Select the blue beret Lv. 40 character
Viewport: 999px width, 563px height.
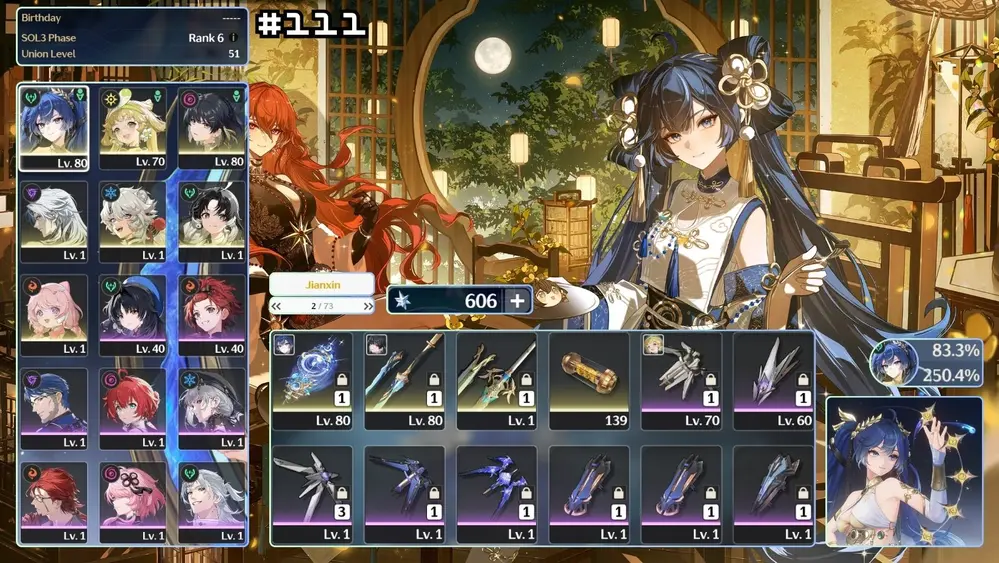coord(133,315)
